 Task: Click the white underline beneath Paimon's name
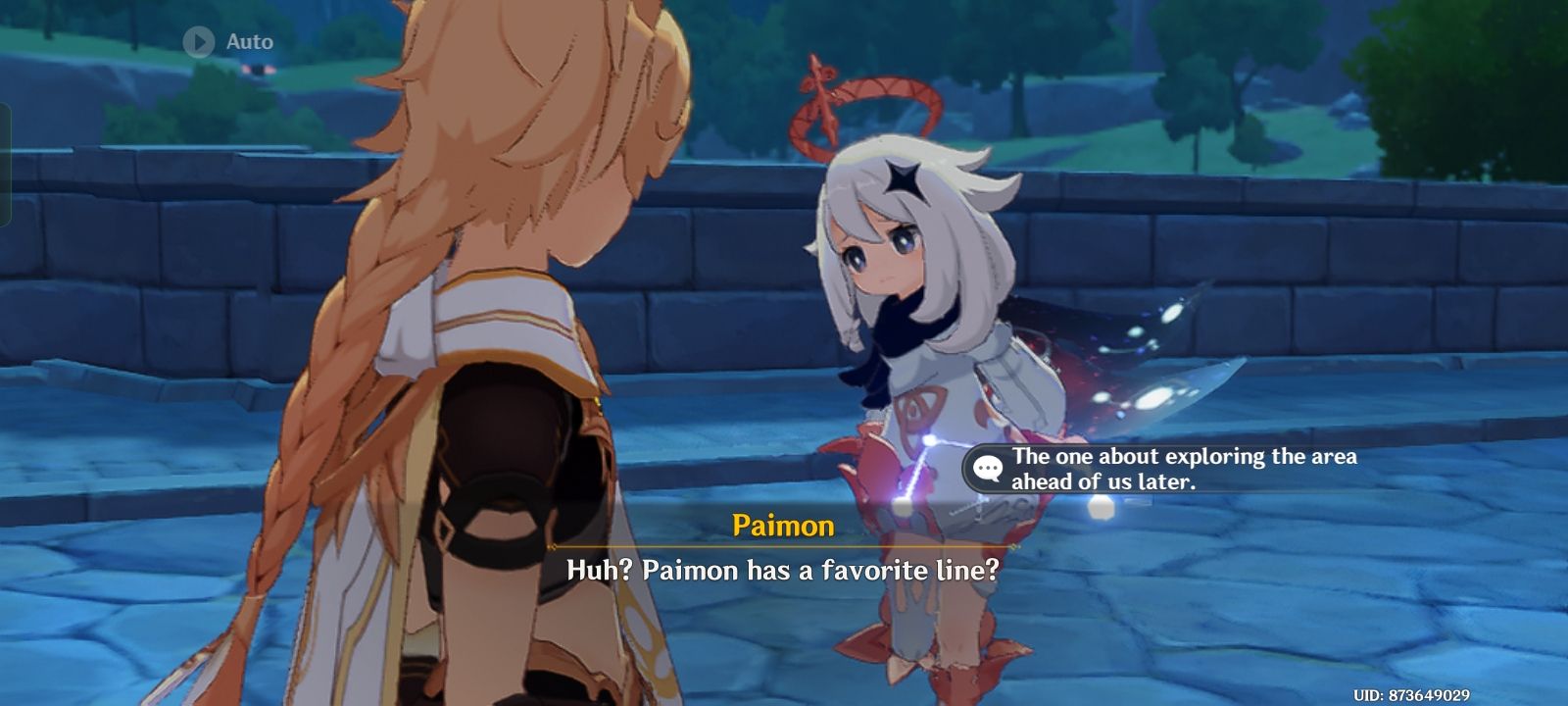(781, 544)
